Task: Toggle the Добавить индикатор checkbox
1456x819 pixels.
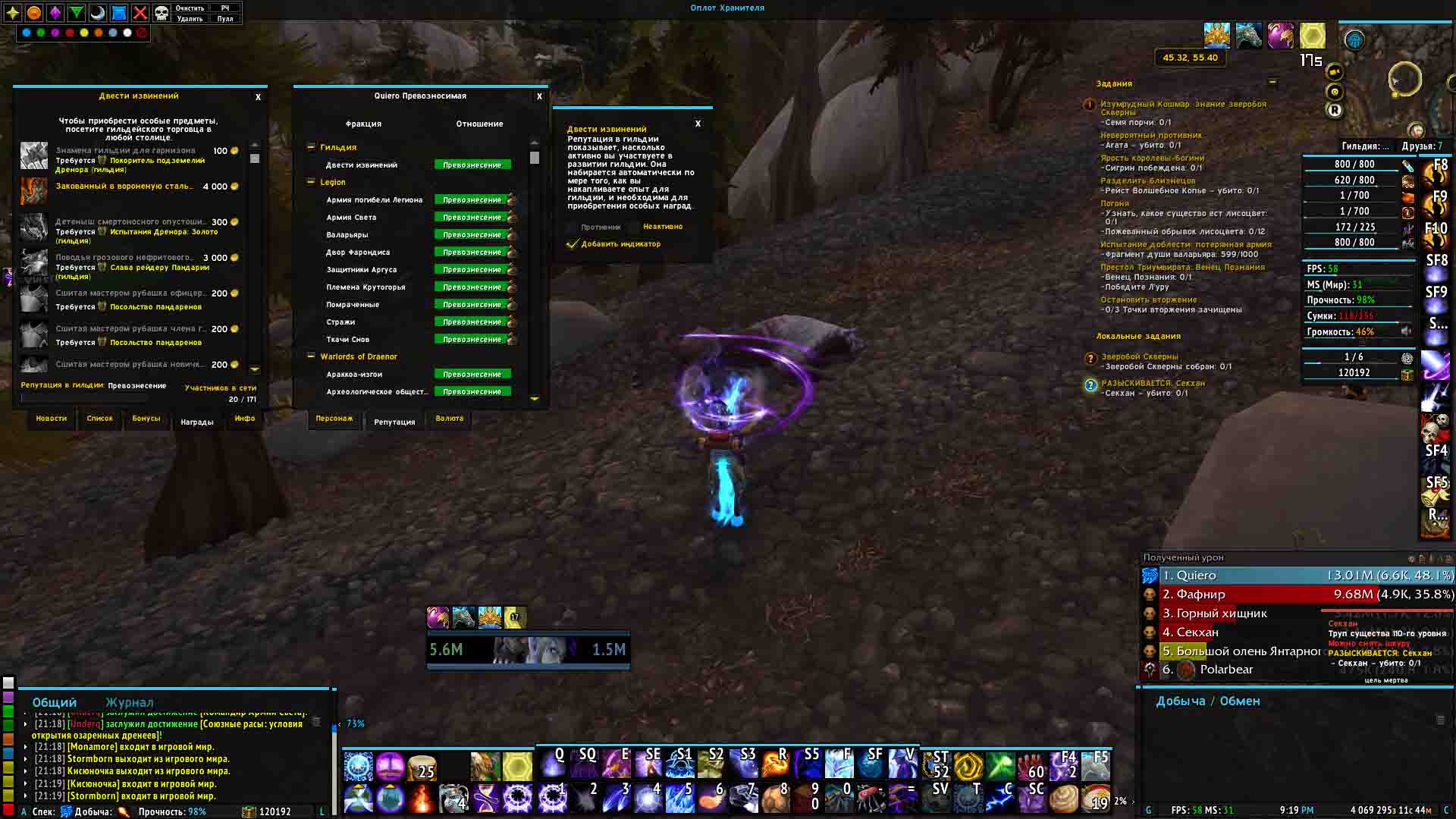Action: [573, 244]
